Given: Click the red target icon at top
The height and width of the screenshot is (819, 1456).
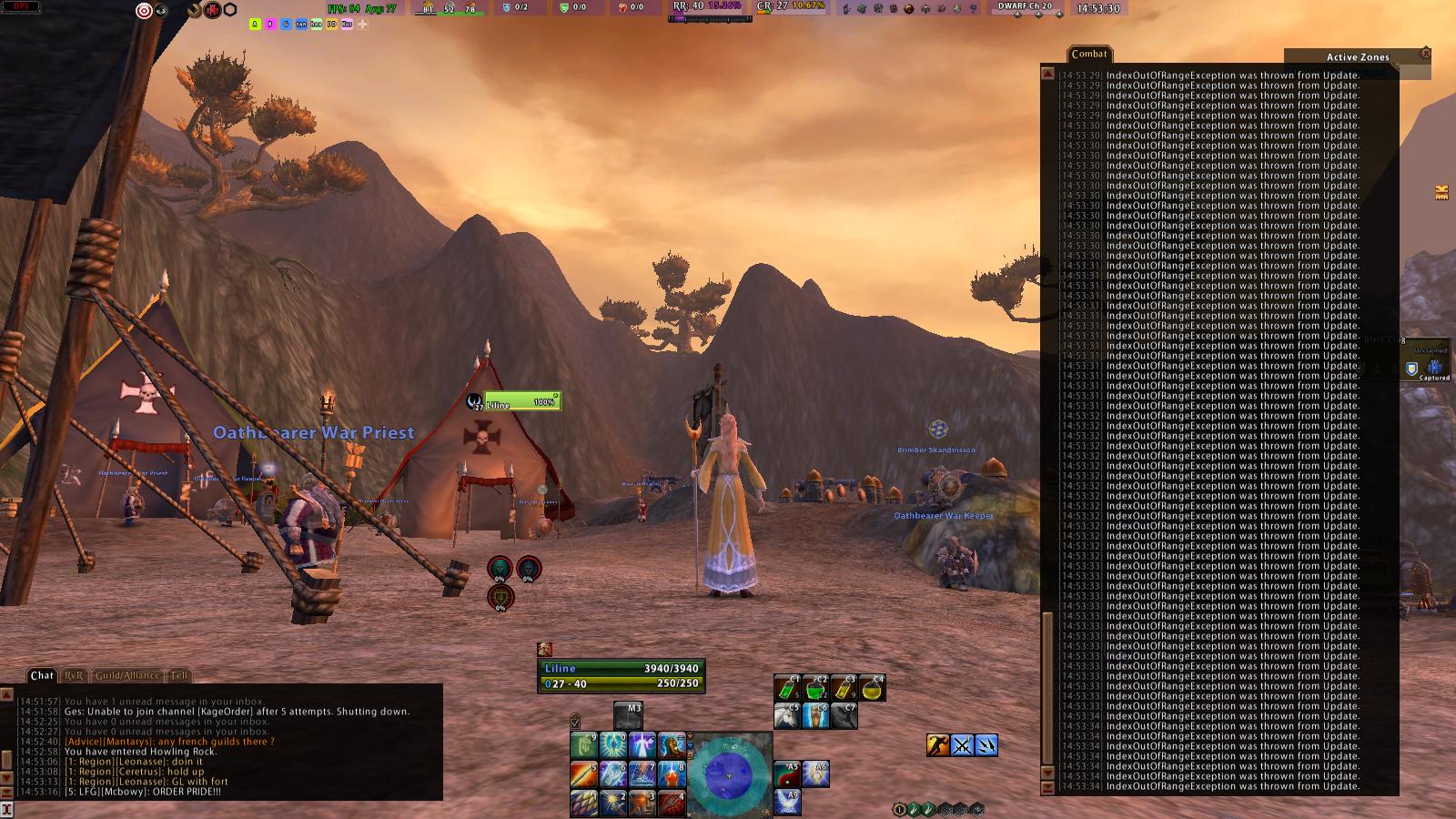Looking at the screenshot, I should 143,10.
